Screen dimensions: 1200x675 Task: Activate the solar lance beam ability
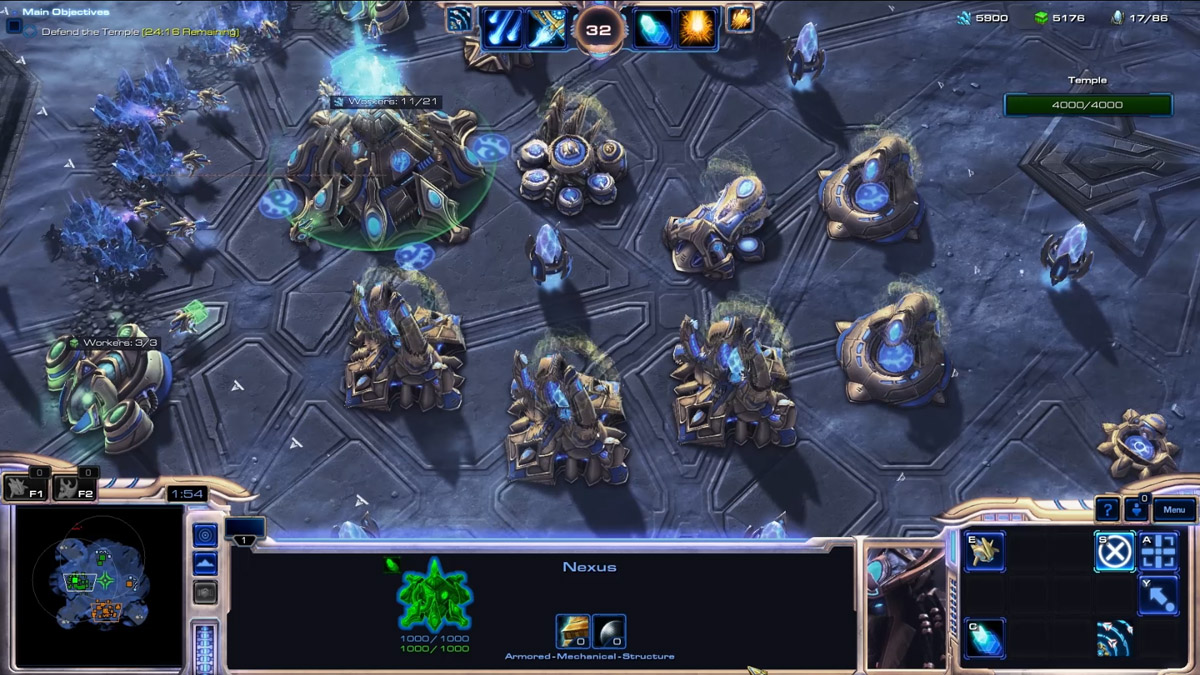[547, 28]
